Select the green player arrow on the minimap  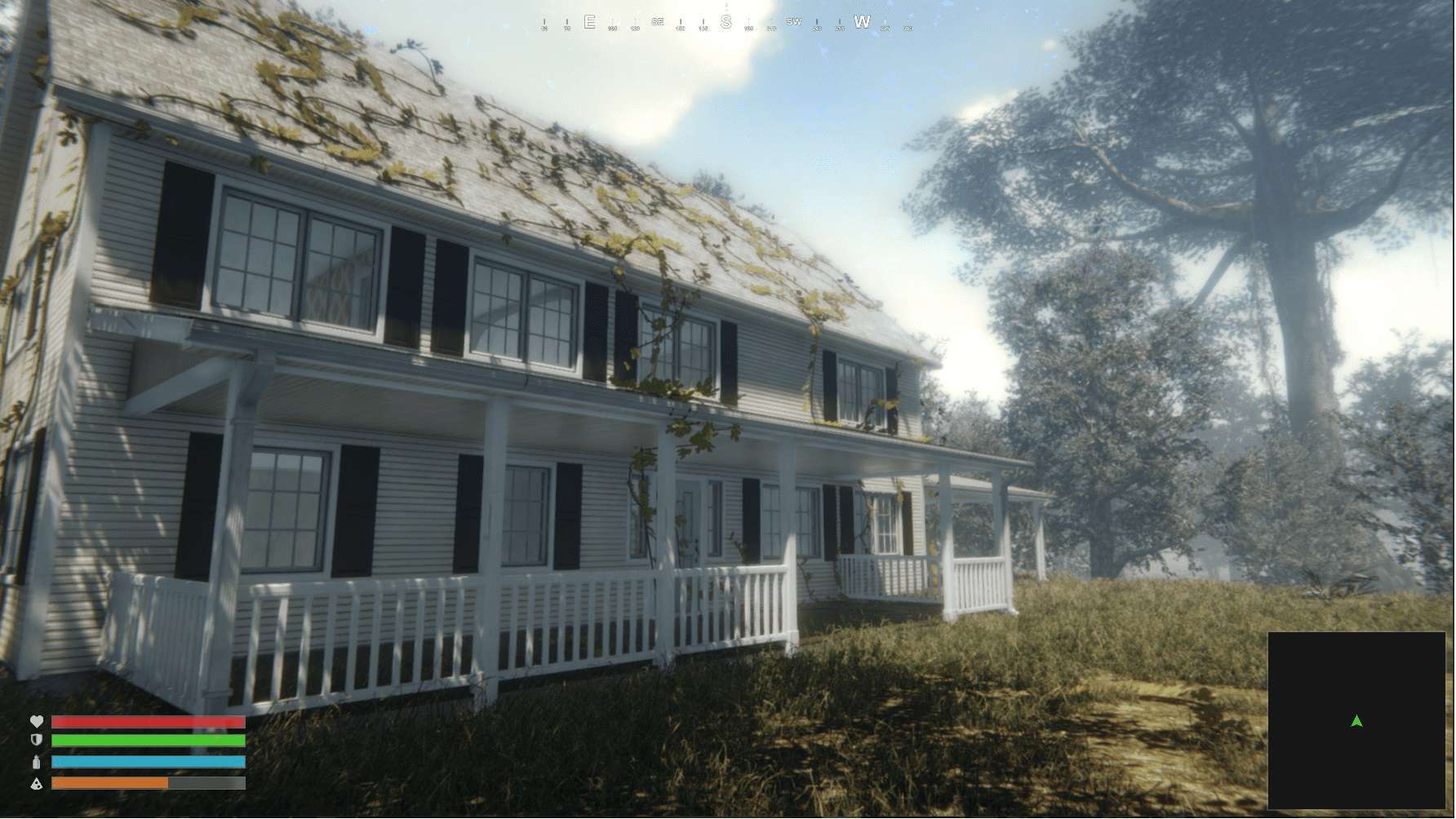coord(1356,721)
